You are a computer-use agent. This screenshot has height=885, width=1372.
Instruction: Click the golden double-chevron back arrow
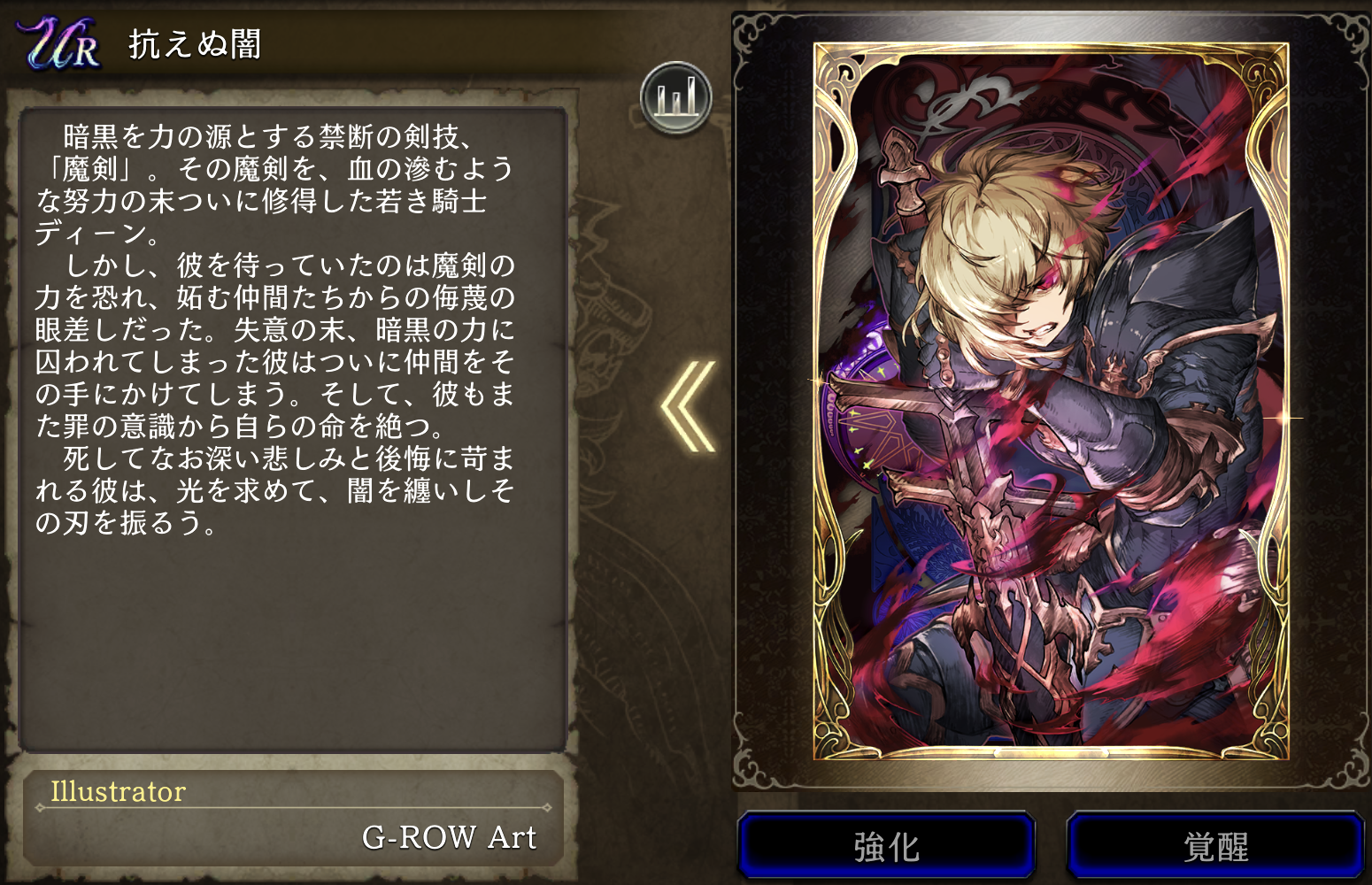tap(688, 406)
